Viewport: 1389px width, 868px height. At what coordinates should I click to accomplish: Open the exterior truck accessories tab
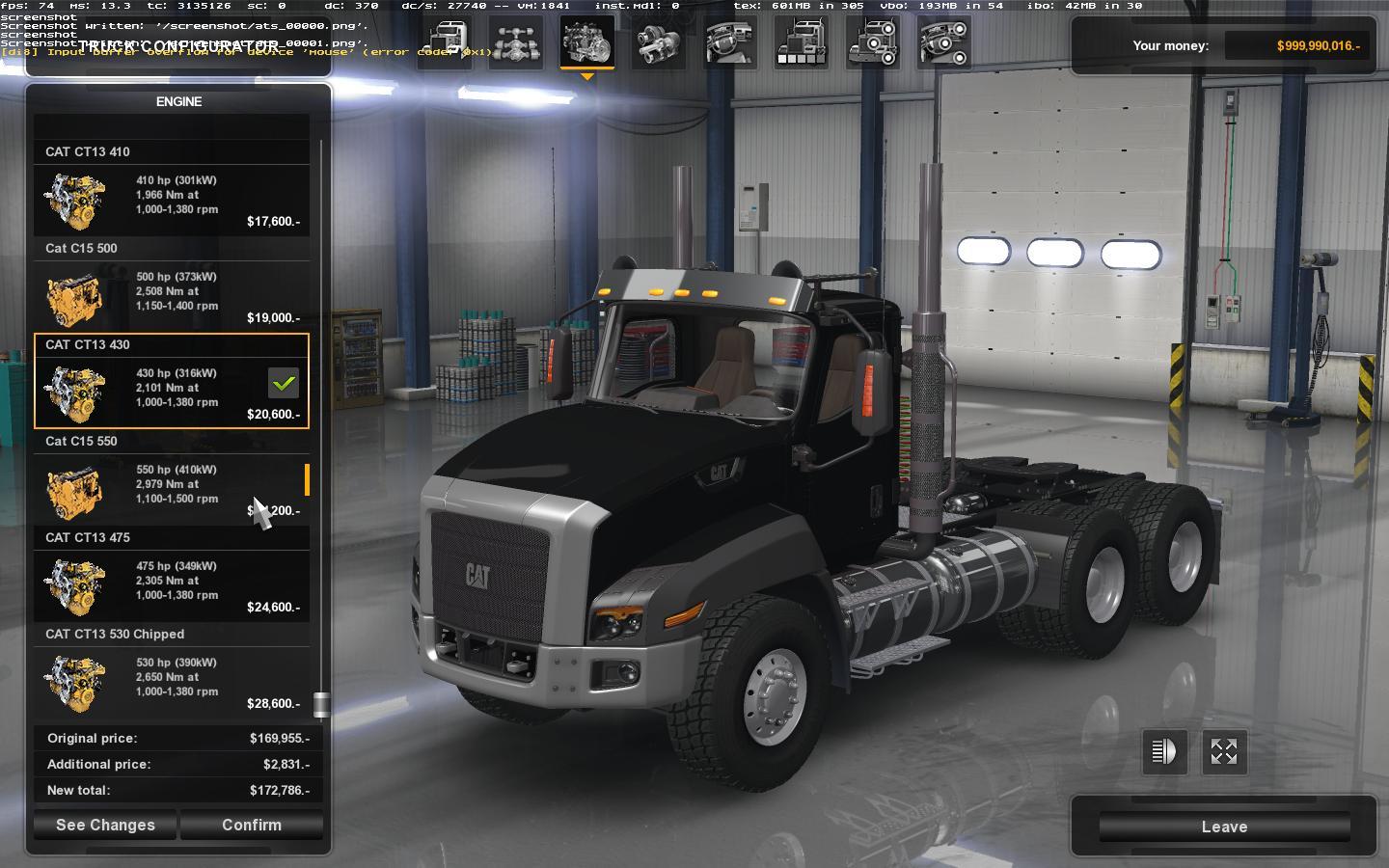873,42
